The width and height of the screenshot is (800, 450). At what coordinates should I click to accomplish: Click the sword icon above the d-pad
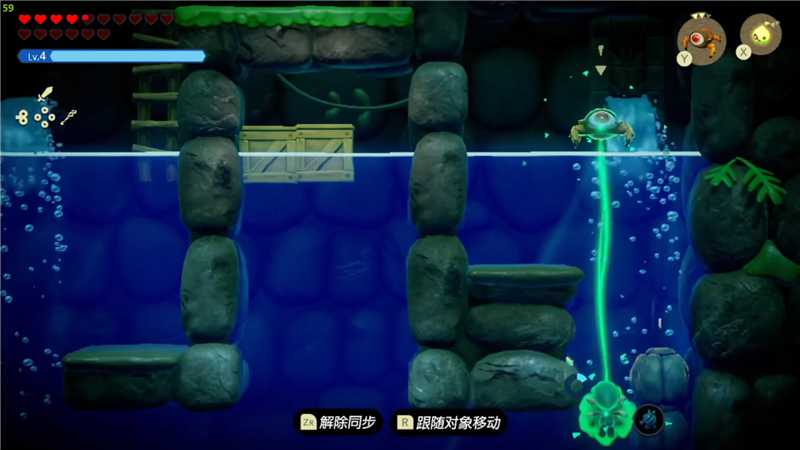[45, 96]
